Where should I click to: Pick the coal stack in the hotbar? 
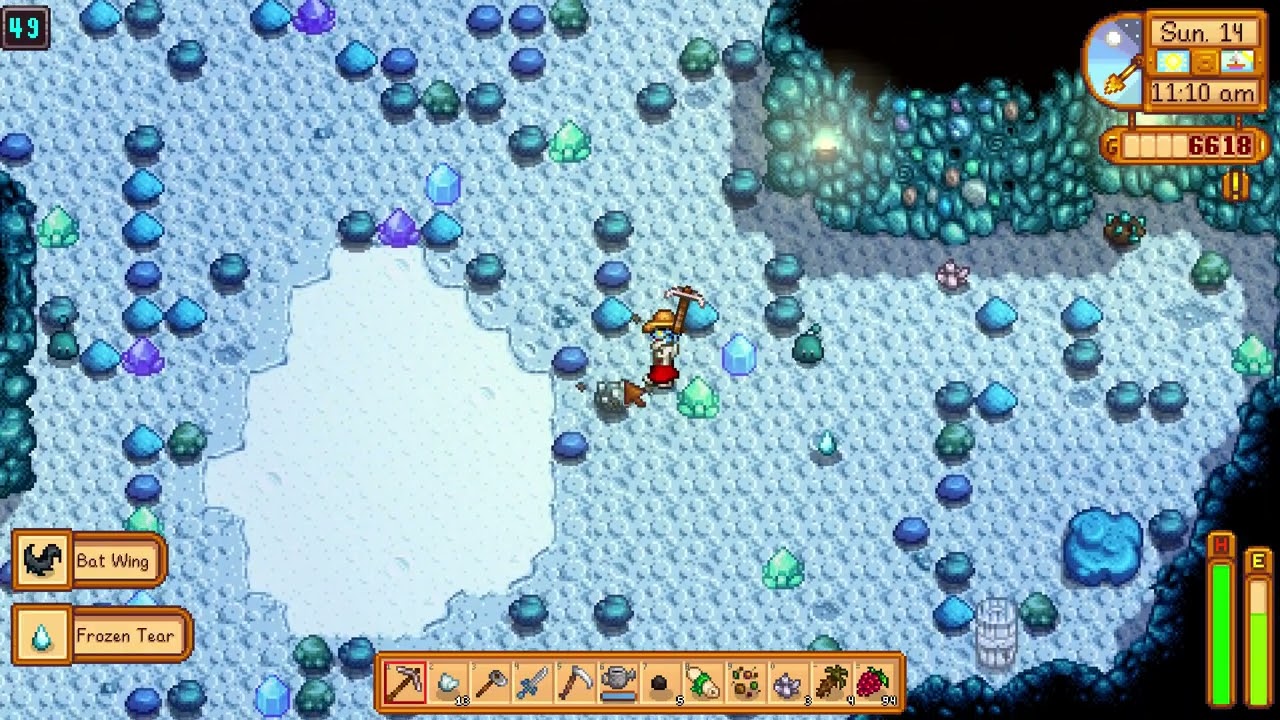pos(660,684)
